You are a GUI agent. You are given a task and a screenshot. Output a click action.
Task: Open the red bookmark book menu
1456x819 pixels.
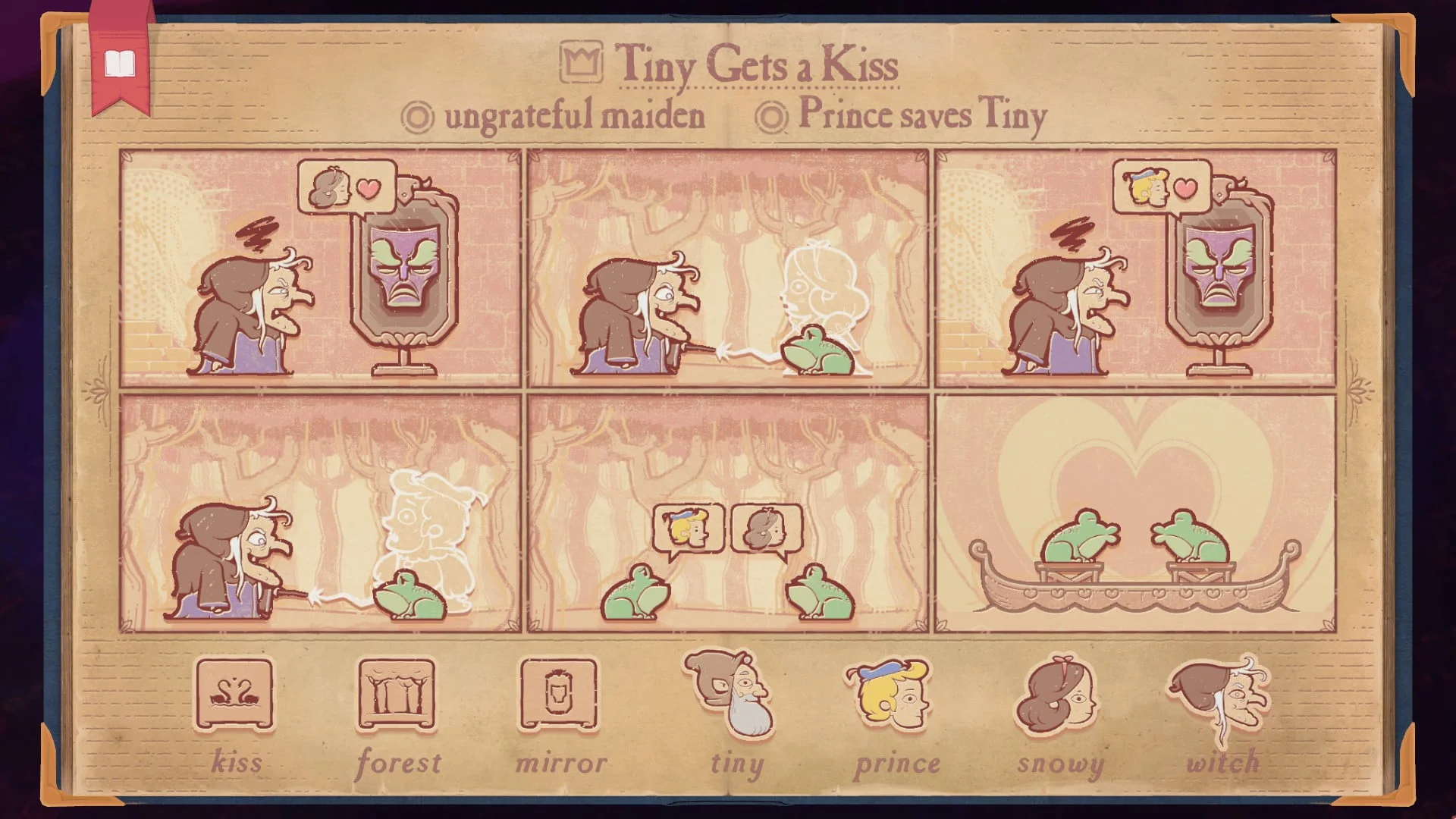click(119, 64)
